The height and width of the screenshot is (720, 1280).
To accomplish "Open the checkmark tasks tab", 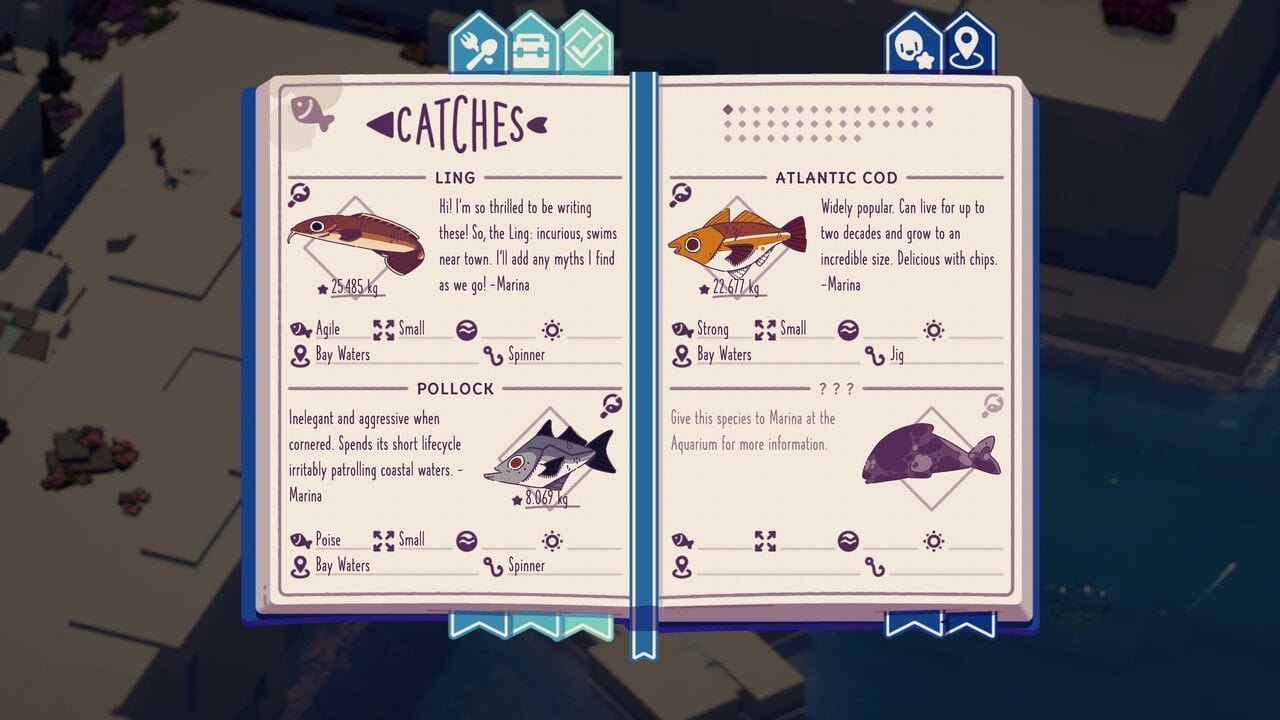I will coord(585,44).
